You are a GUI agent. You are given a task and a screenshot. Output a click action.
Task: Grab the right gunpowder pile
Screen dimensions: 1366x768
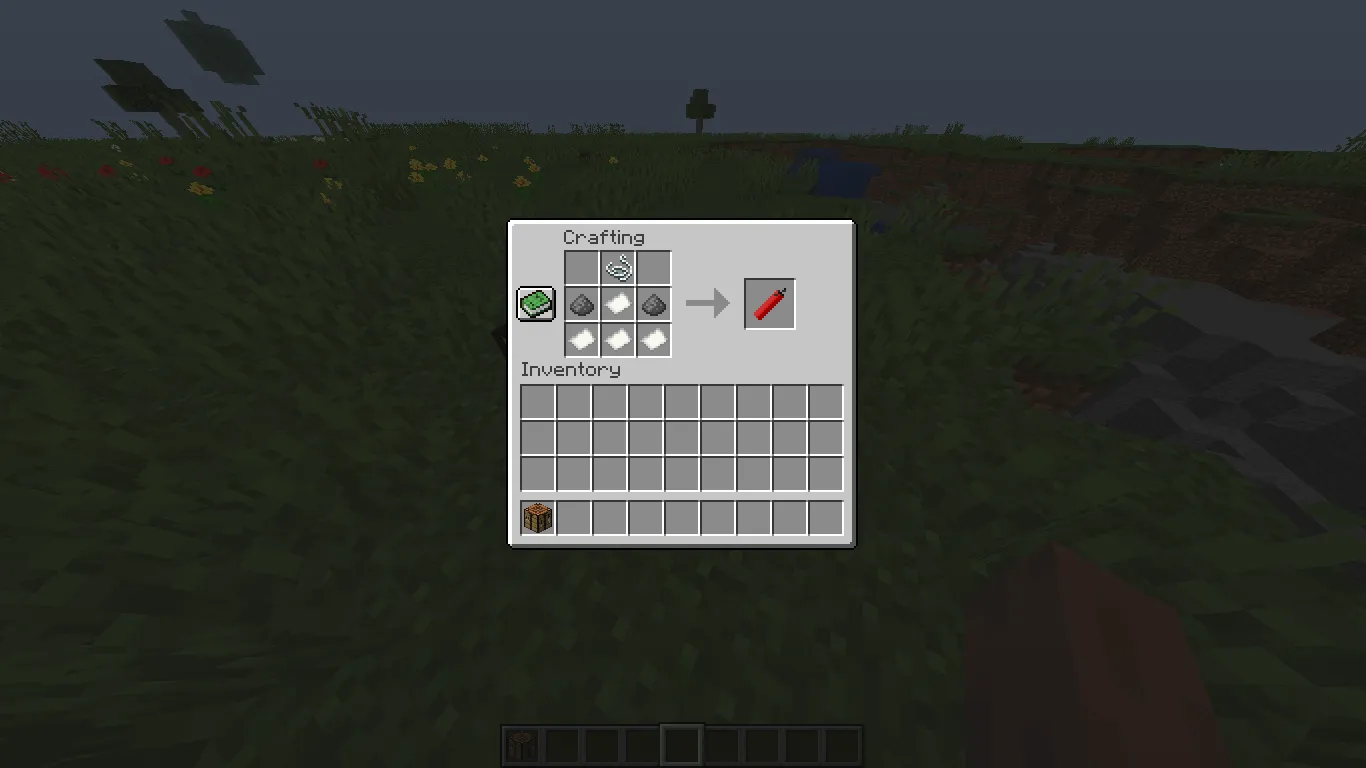coord(653,304)
